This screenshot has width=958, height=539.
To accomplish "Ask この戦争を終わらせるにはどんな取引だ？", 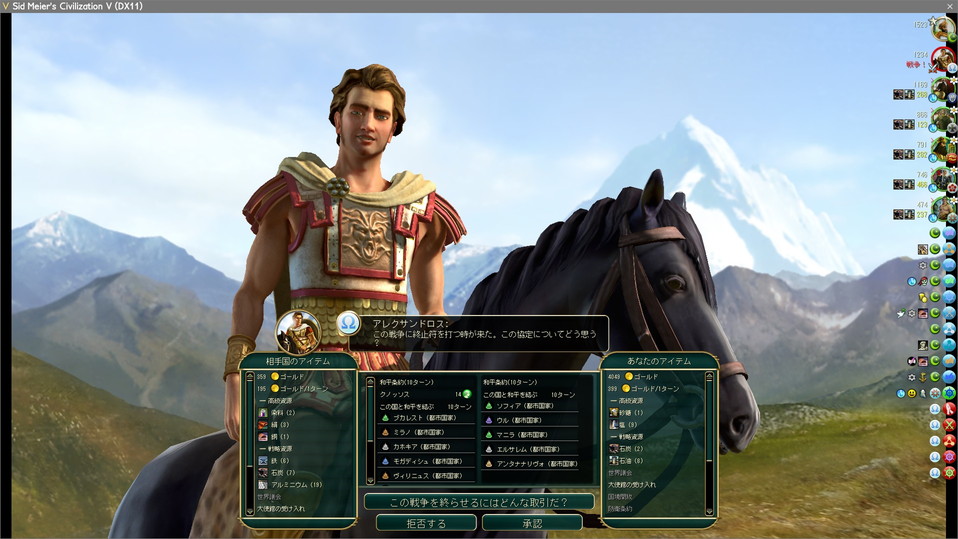I will point(478,501).
